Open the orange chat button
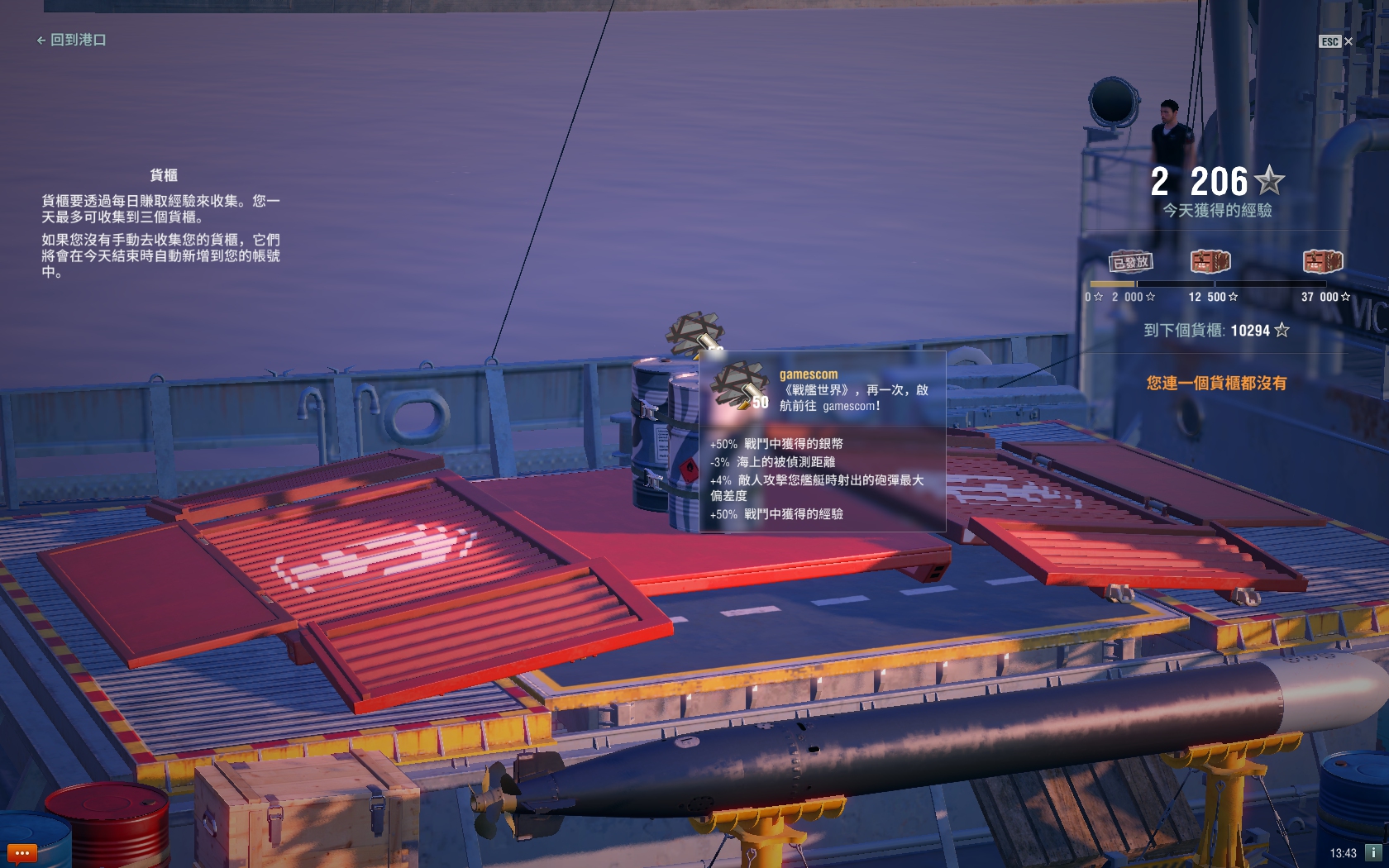Viewport: 1389px width, 868px height. click(21, 852)
